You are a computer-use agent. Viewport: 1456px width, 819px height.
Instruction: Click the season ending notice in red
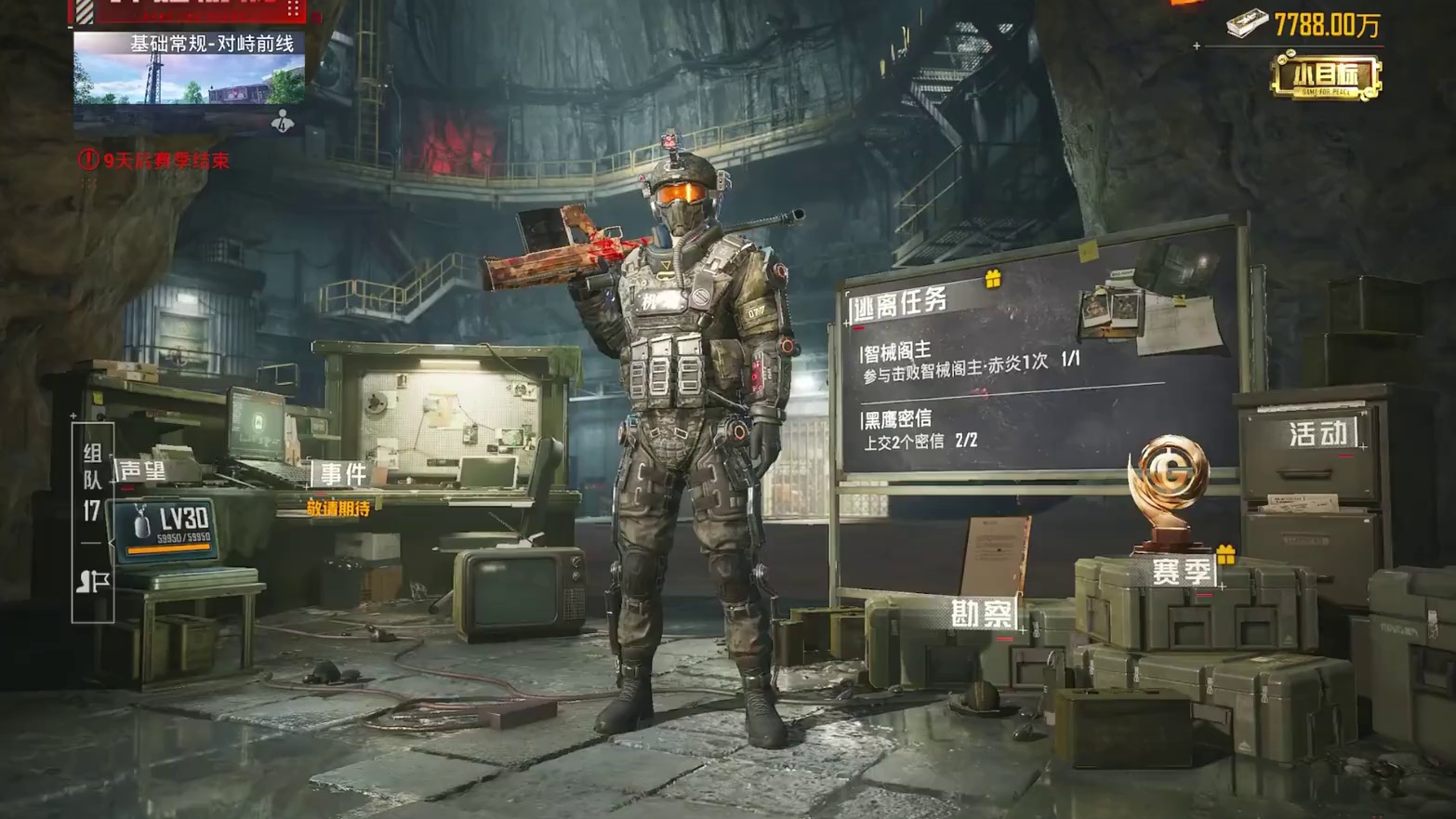point(154,160)
